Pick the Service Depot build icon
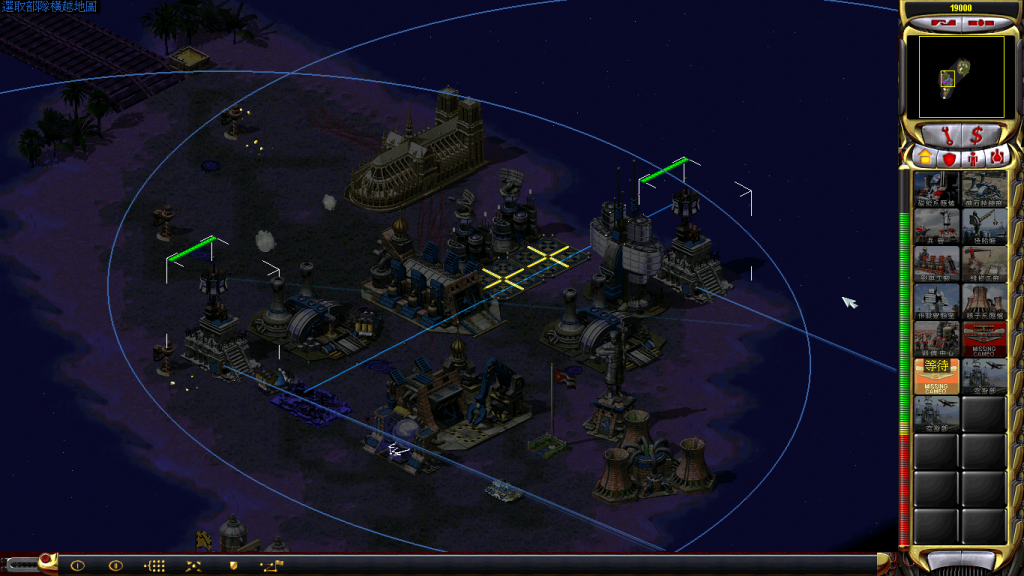Screen dimensions: 1024x576 (985, 262)
